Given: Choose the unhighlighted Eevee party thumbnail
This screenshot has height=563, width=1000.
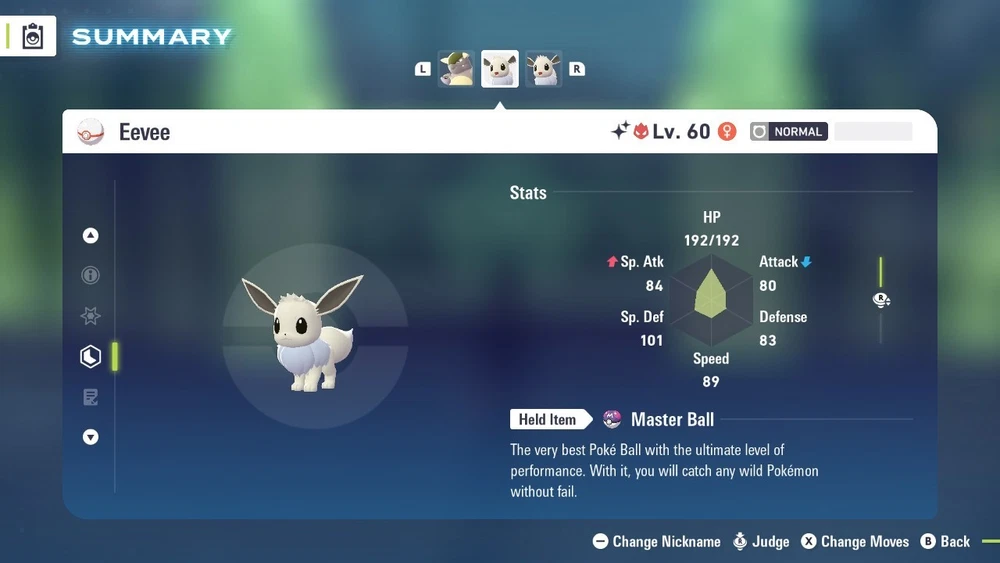Looking at the screenshot, I should 544,69.
